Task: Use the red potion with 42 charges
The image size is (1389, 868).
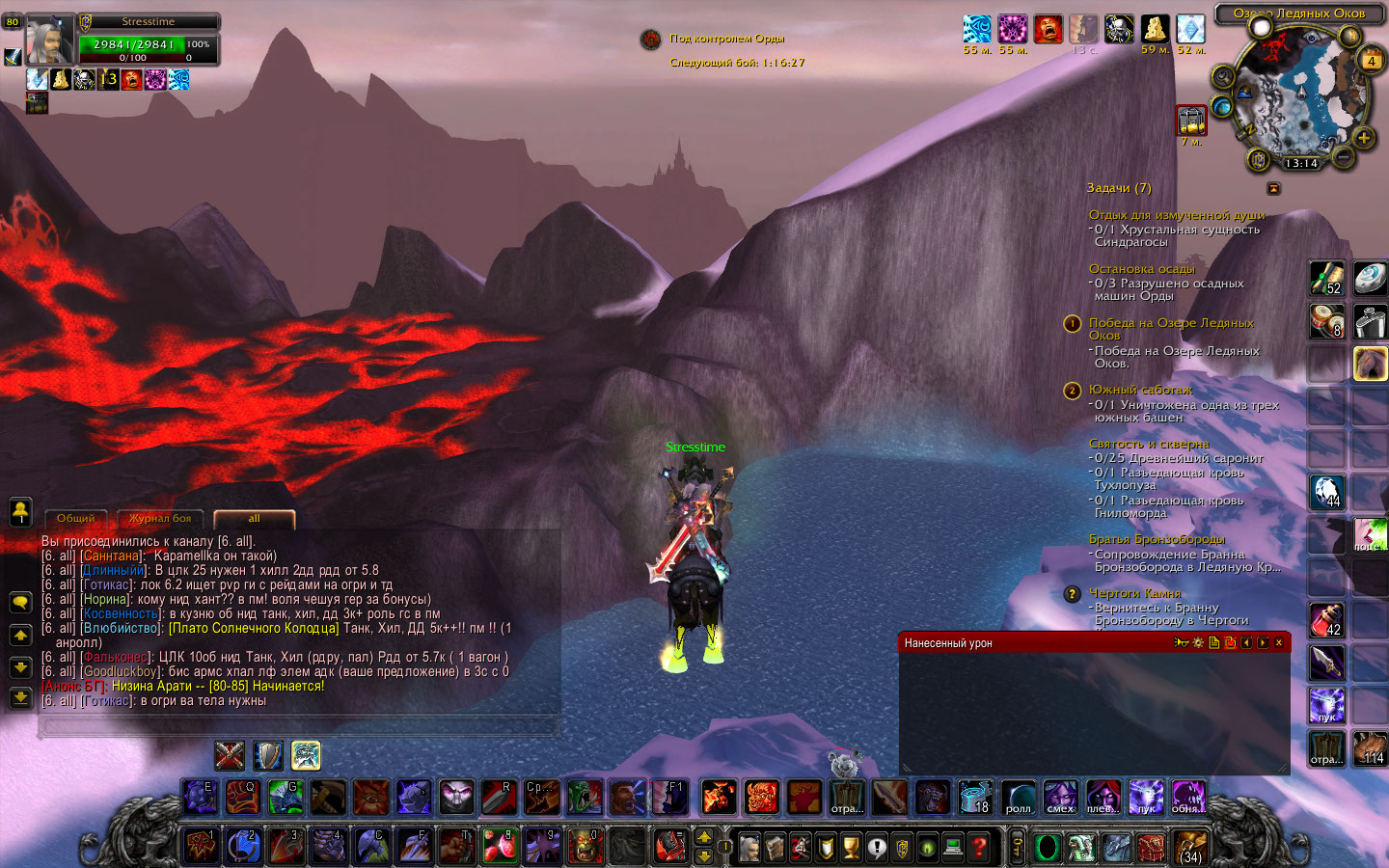Action: pyautogui.click(x=1326, y=619)
